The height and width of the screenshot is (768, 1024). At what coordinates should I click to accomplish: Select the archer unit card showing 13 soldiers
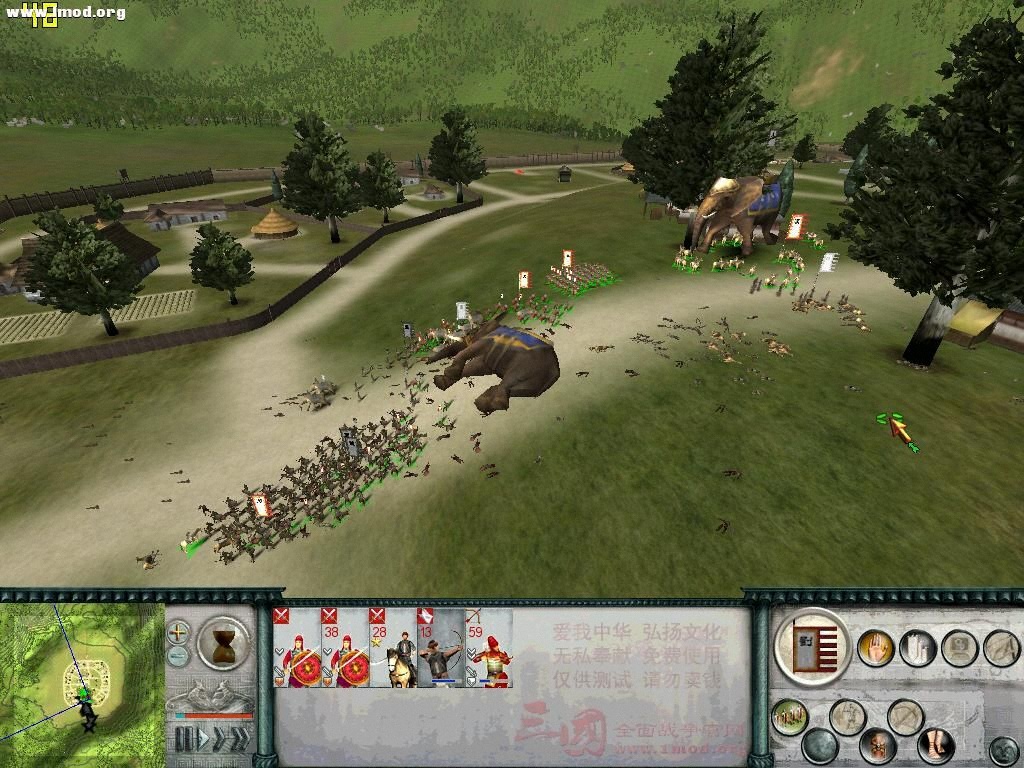(x=441, y=648)
